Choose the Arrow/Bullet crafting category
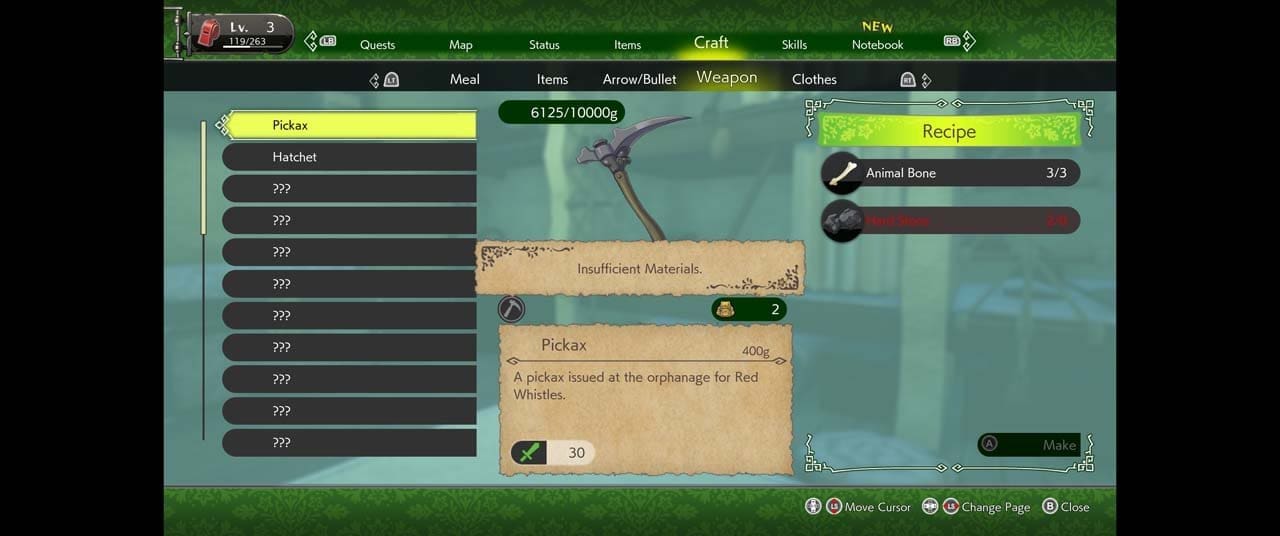The width and height of the screenshot is (1280, 536). [639, 79]
